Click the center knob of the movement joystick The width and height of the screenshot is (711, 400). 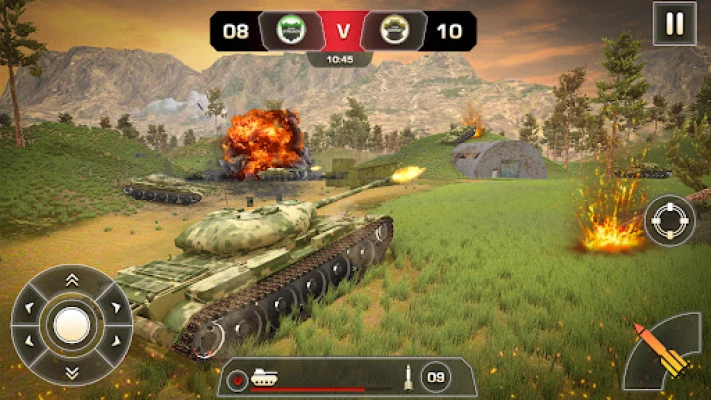pos(71,325)
